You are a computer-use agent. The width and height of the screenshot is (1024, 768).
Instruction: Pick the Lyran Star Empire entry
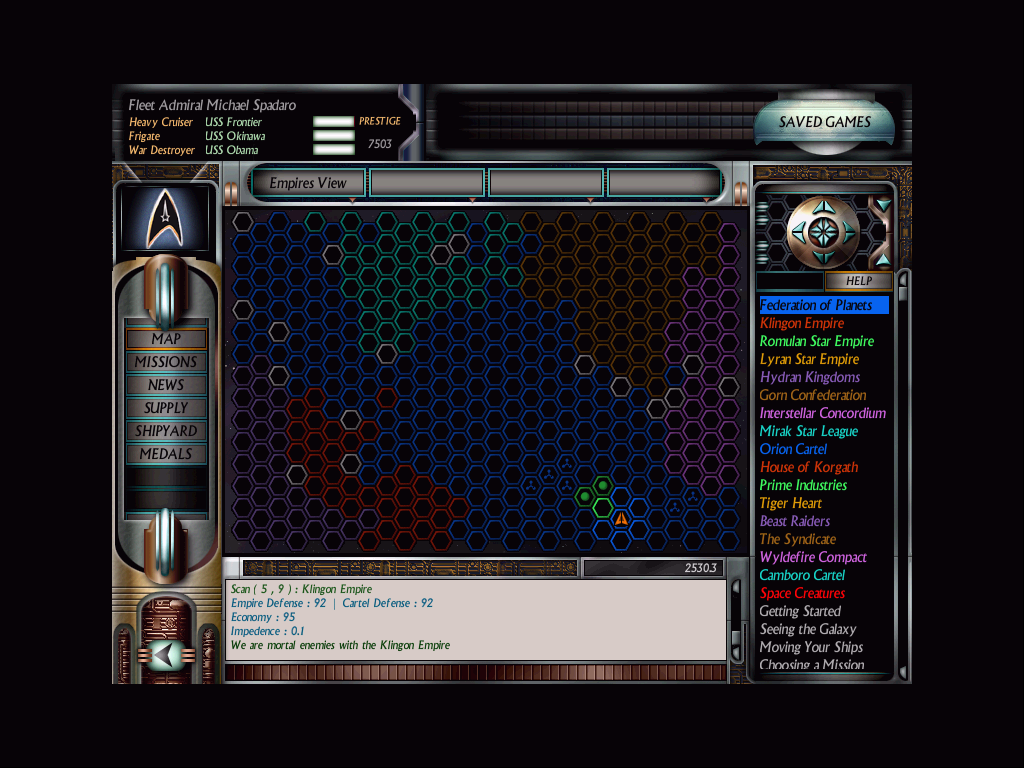[x=809, y=359]
